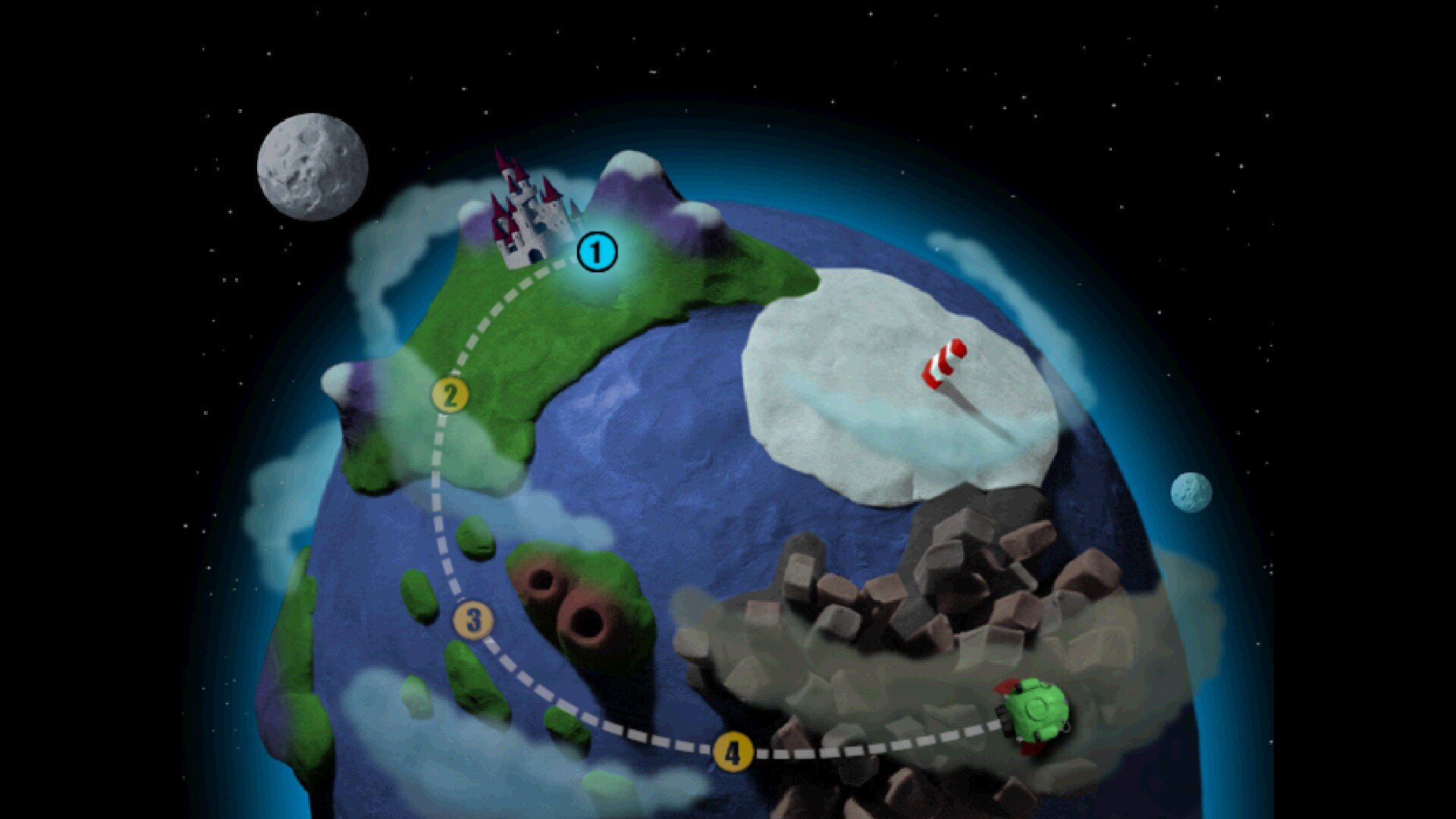Choose the yellow level 2 node
This screenshot has height=819, width=1456.
coord(450,396)
